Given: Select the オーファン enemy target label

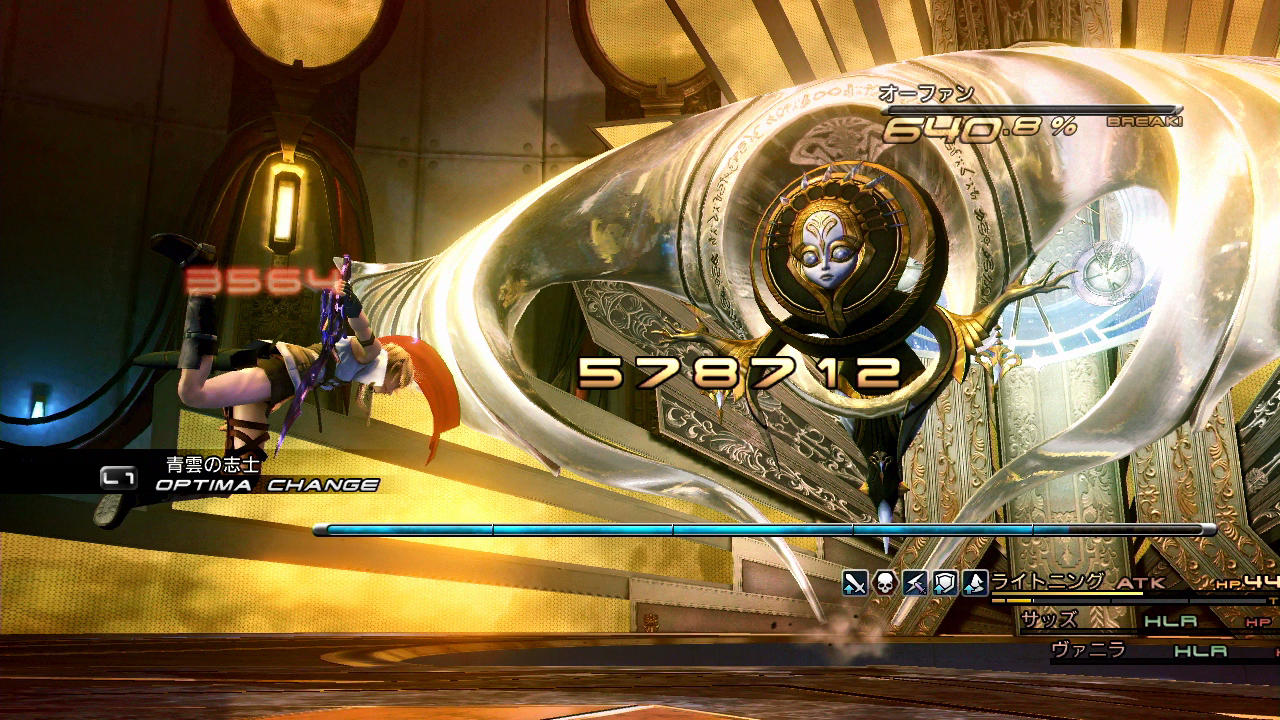Looking at the screenshot, I should coord(926,95).
